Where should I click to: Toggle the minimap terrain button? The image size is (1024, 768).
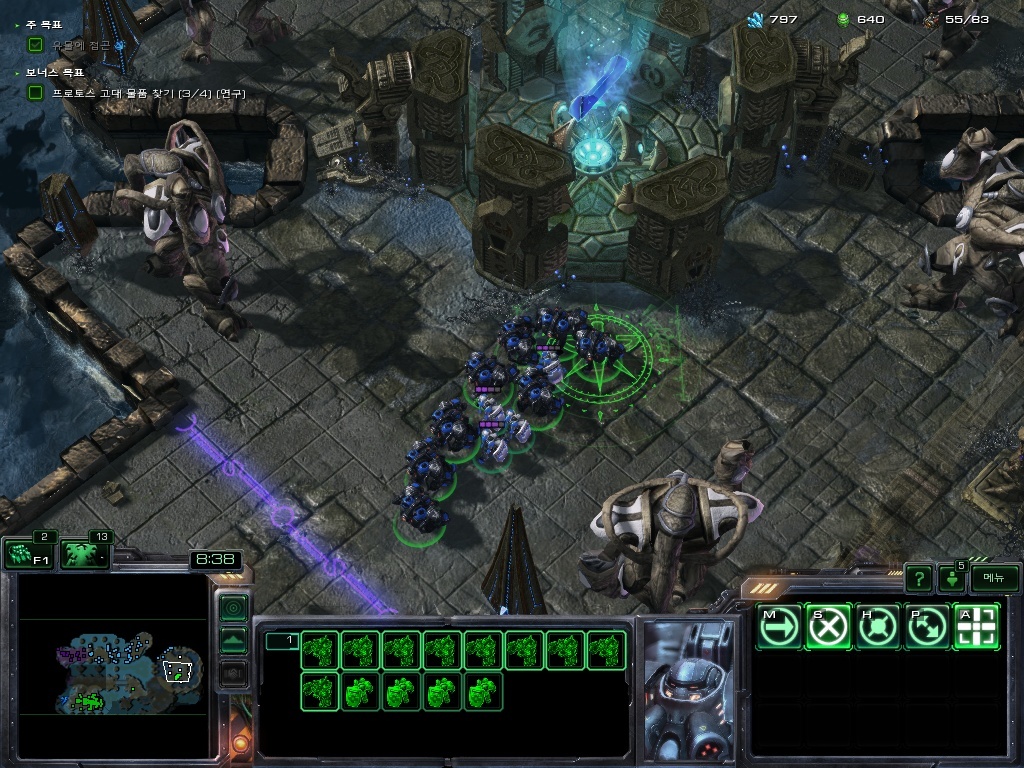click(x=233, y=640)
